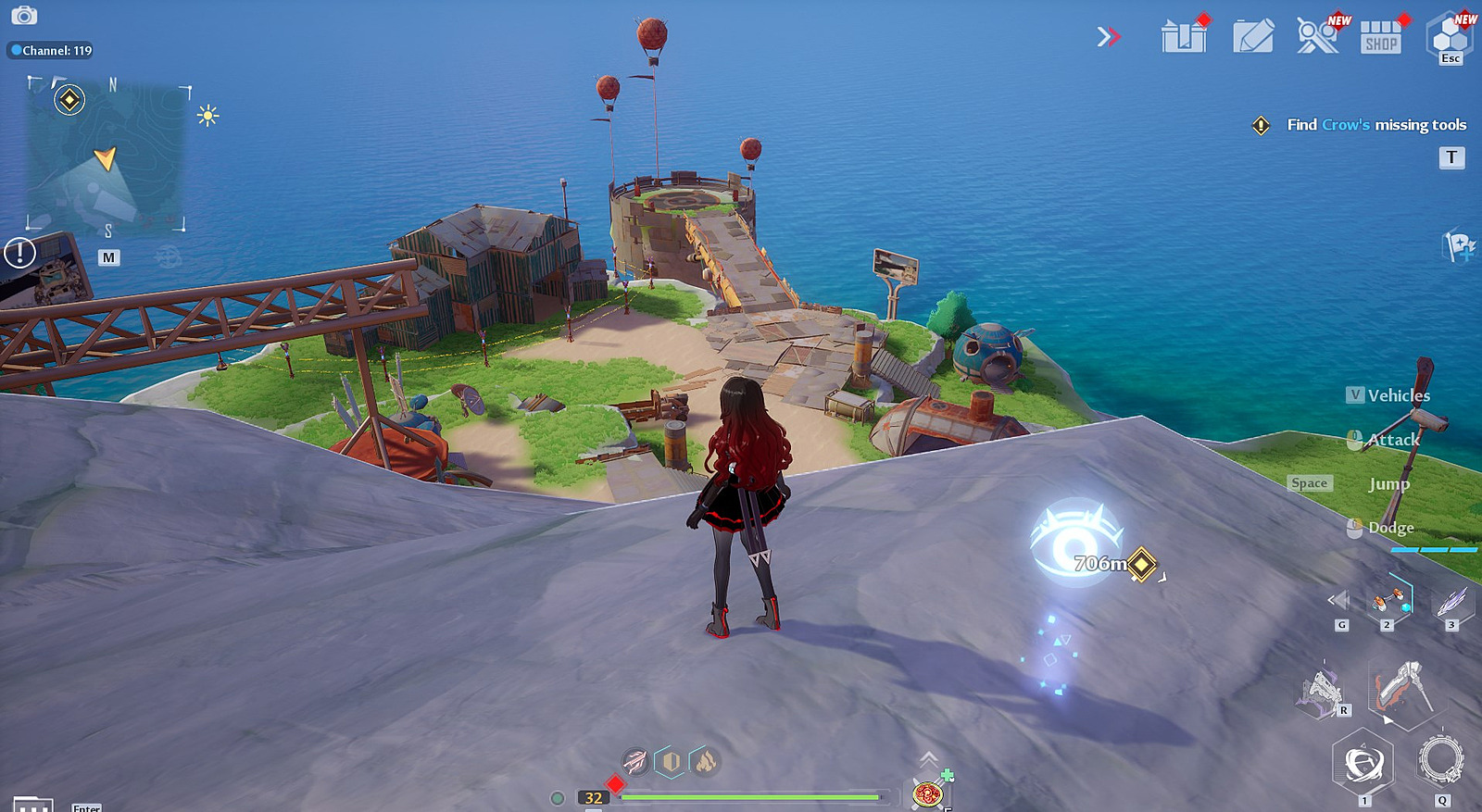
Task: Click the circled exclamation alert icon
Action: pyautogui.click(x=19, y=253)
